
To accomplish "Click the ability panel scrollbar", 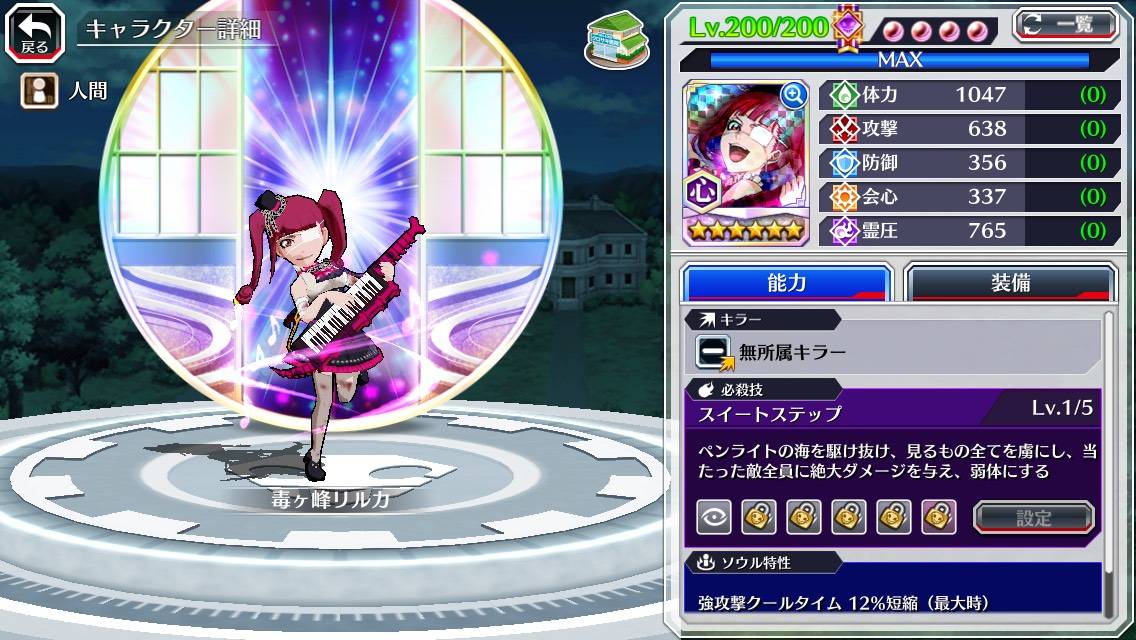I will click(x=1108, y=460).
